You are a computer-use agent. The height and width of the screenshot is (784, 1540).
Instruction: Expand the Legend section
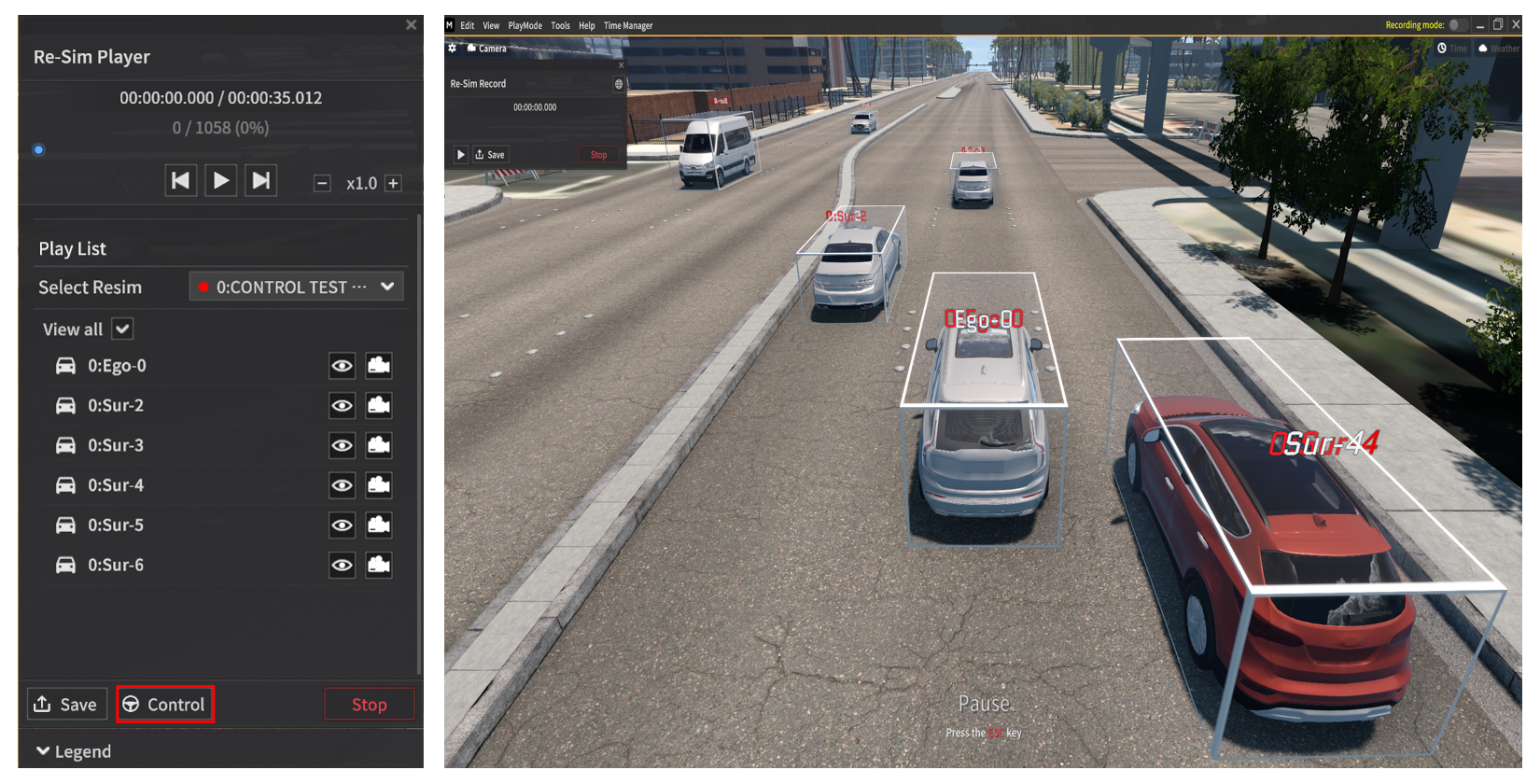pyautogui.click(x=74, y=751)
